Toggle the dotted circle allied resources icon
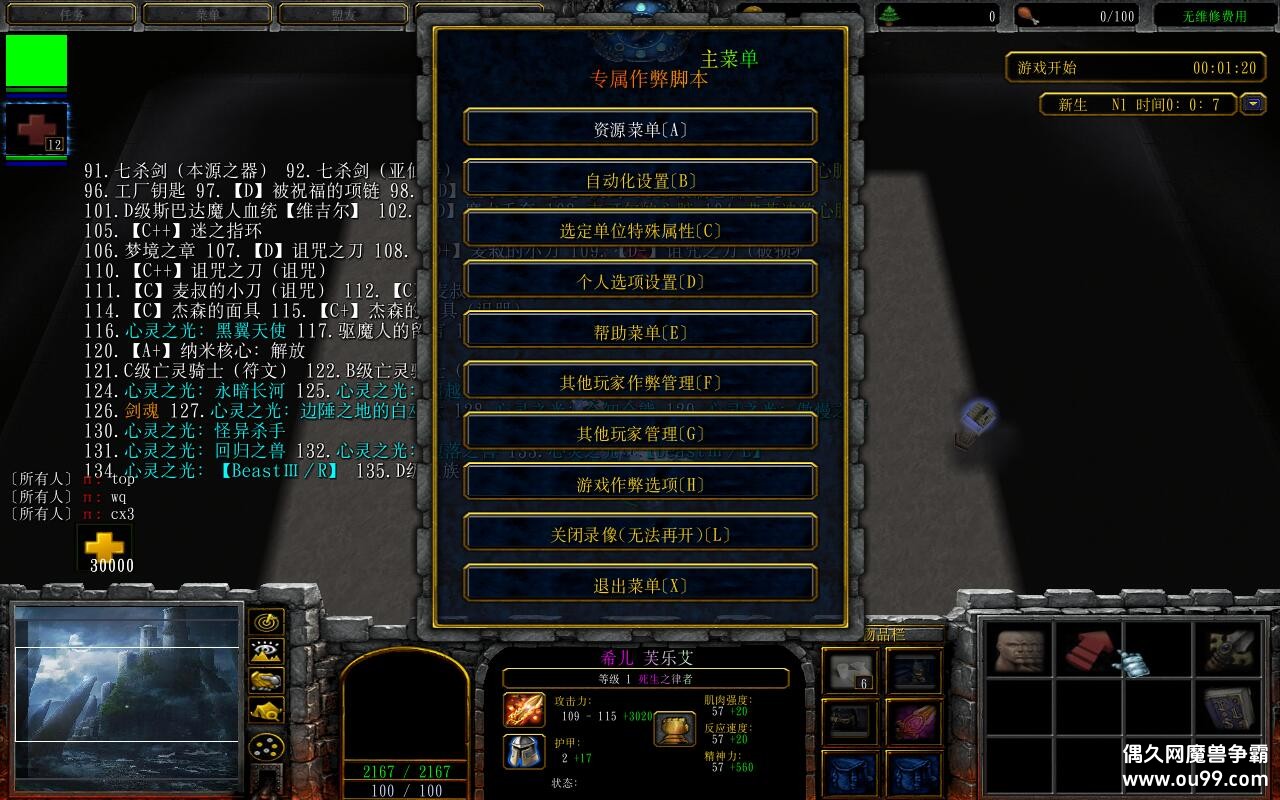1280x800 pixels. point(265,747)
